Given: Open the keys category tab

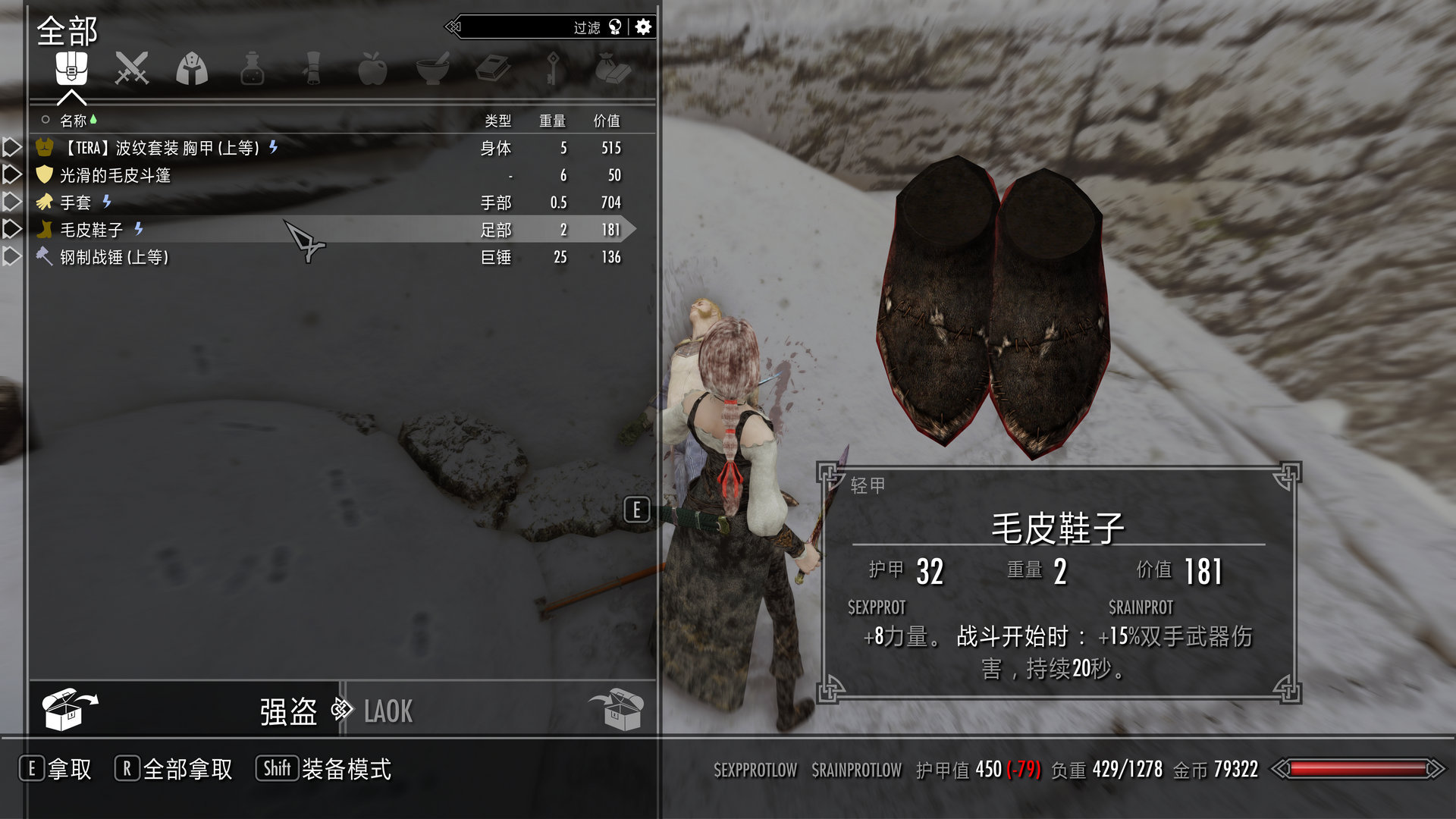Looking at the screenshot, I should point(554,69).
